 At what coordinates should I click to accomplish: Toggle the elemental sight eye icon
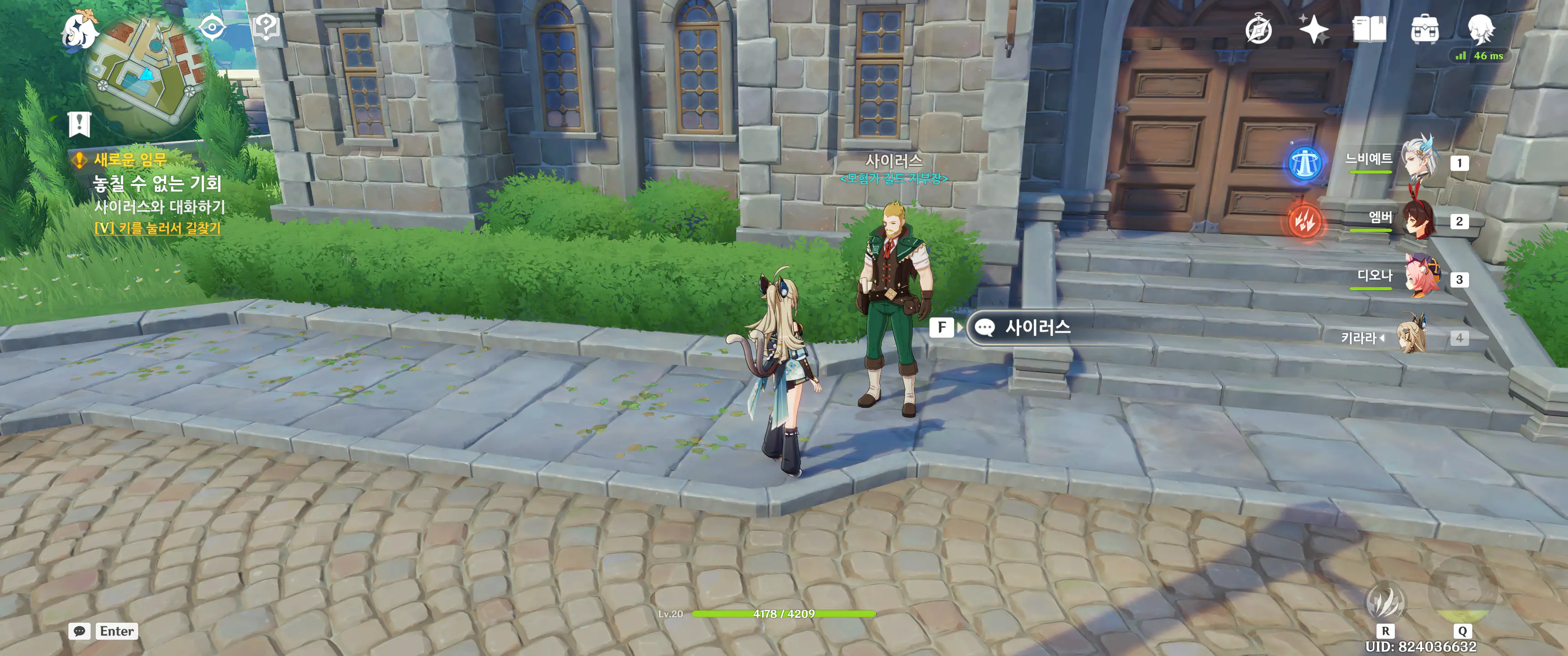pos(212,27)
